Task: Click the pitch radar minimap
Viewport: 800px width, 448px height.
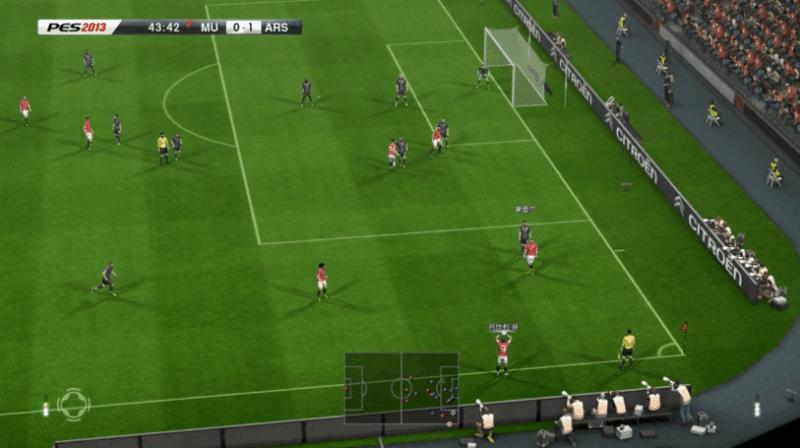Action: click(x=401, y=387)
